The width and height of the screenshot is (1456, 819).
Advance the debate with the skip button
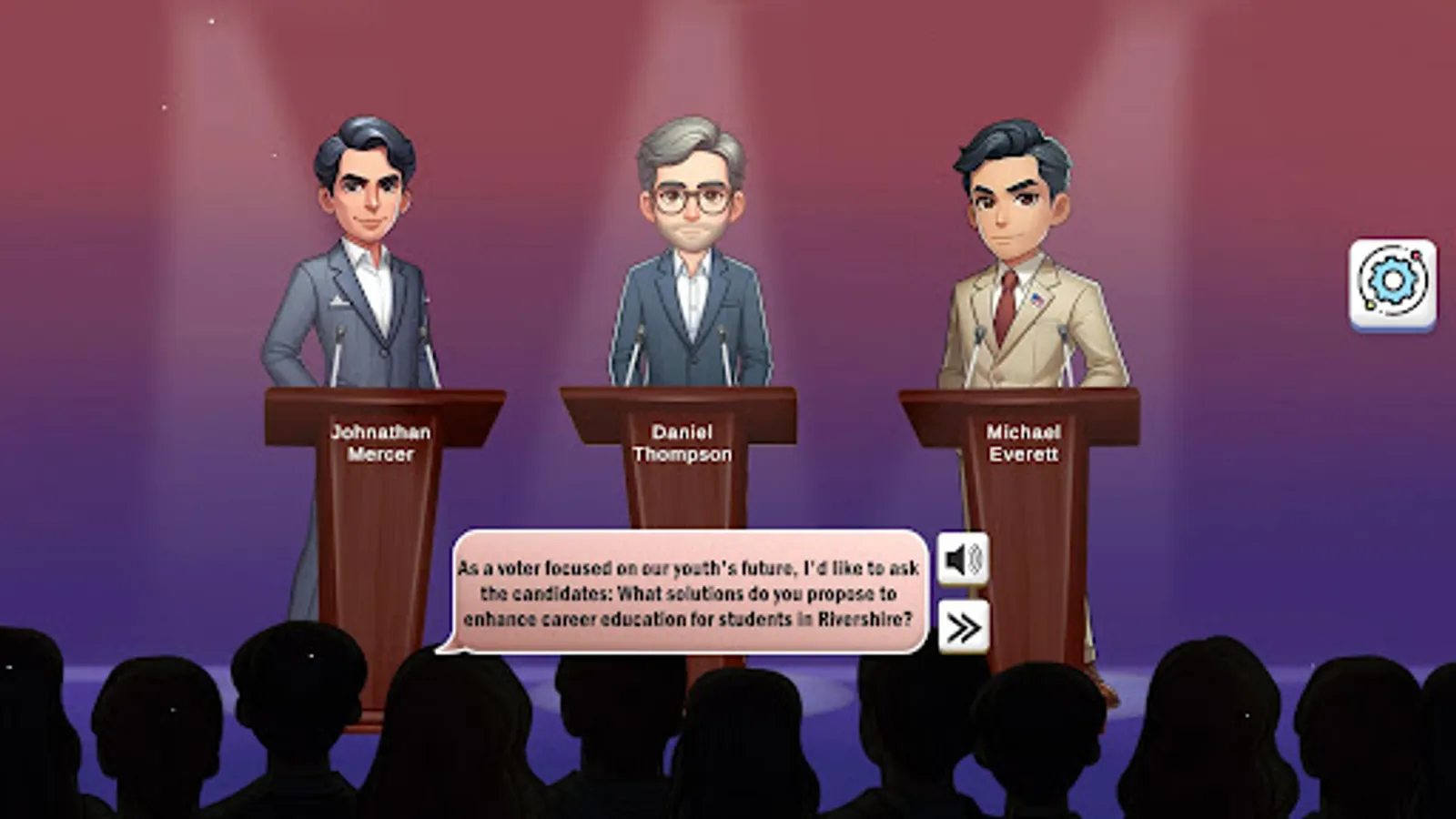(963, 626)
